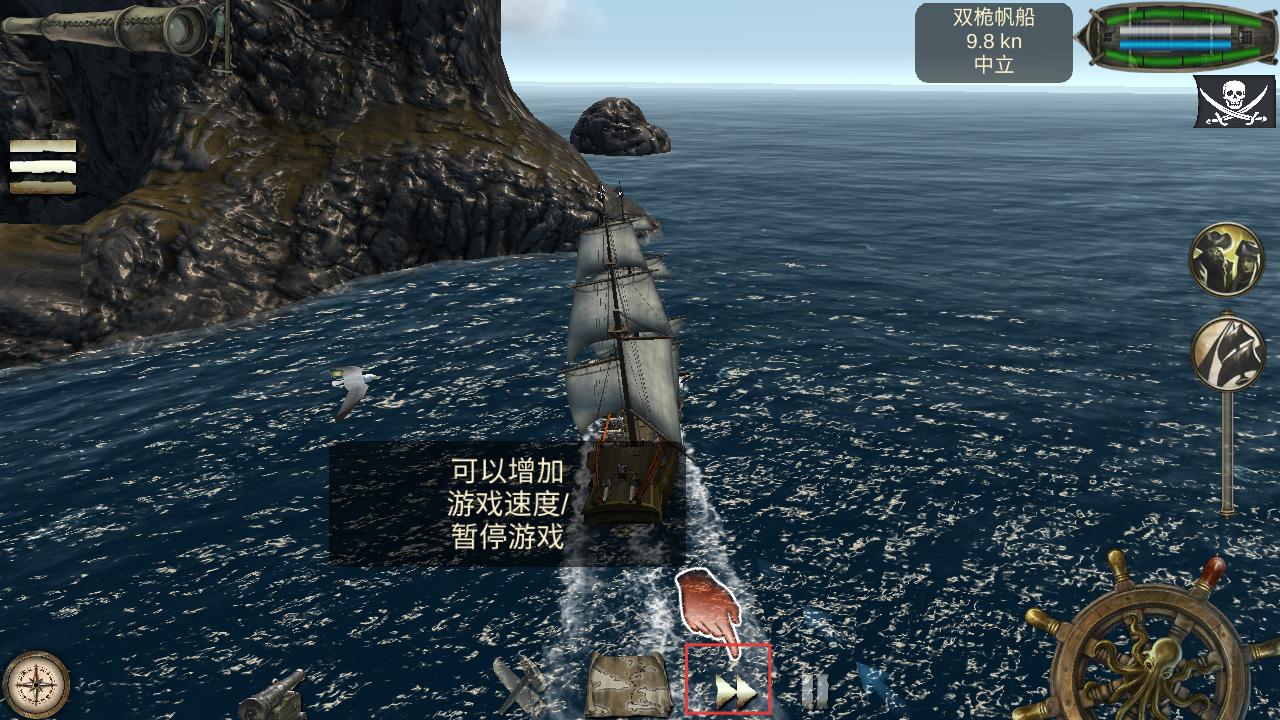Open the crew portrait button
The image size is (1280, 720).
point(1226,260)
